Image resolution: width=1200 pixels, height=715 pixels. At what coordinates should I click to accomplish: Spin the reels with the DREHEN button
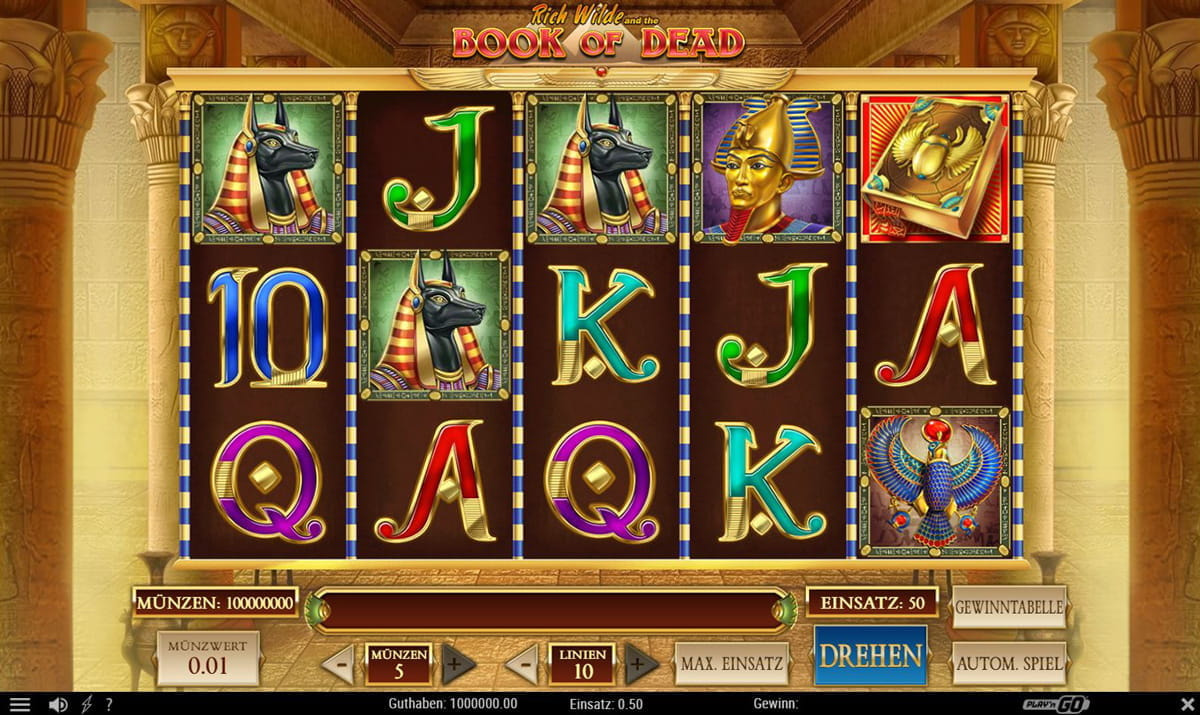pos(870,656)
